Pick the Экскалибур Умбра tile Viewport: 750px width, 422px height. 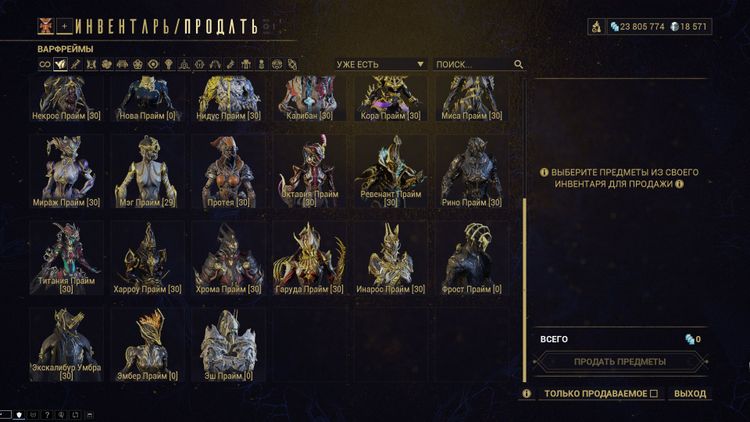66,344
